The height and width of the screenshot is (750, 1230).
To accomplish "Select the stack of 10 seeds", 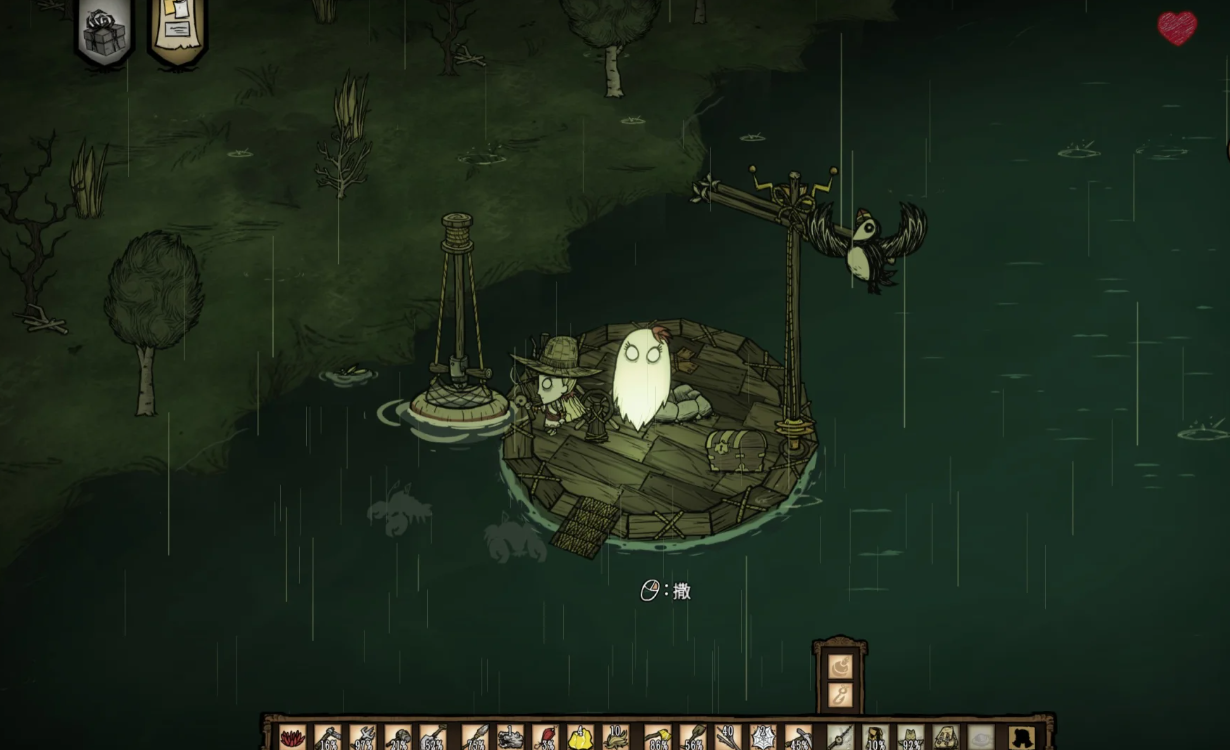I will (616, 738).
